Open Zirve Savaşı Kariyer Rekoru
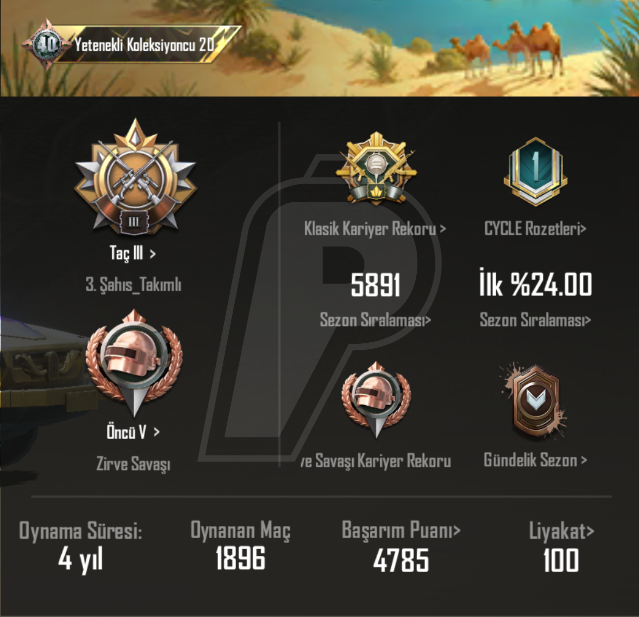This screenshot has height=617, width=639. click(x=376, y=461)
